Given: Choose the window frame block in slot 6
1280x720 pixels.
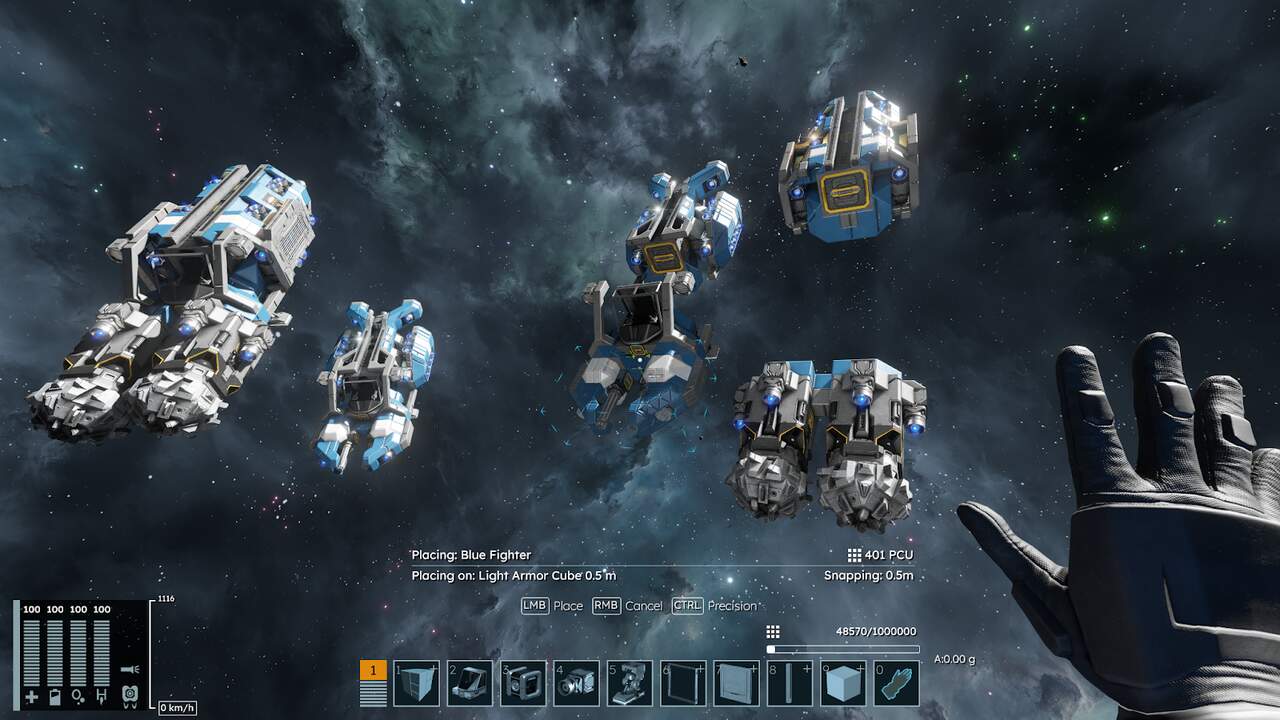Looking at the screenshot, I should 684,684.
